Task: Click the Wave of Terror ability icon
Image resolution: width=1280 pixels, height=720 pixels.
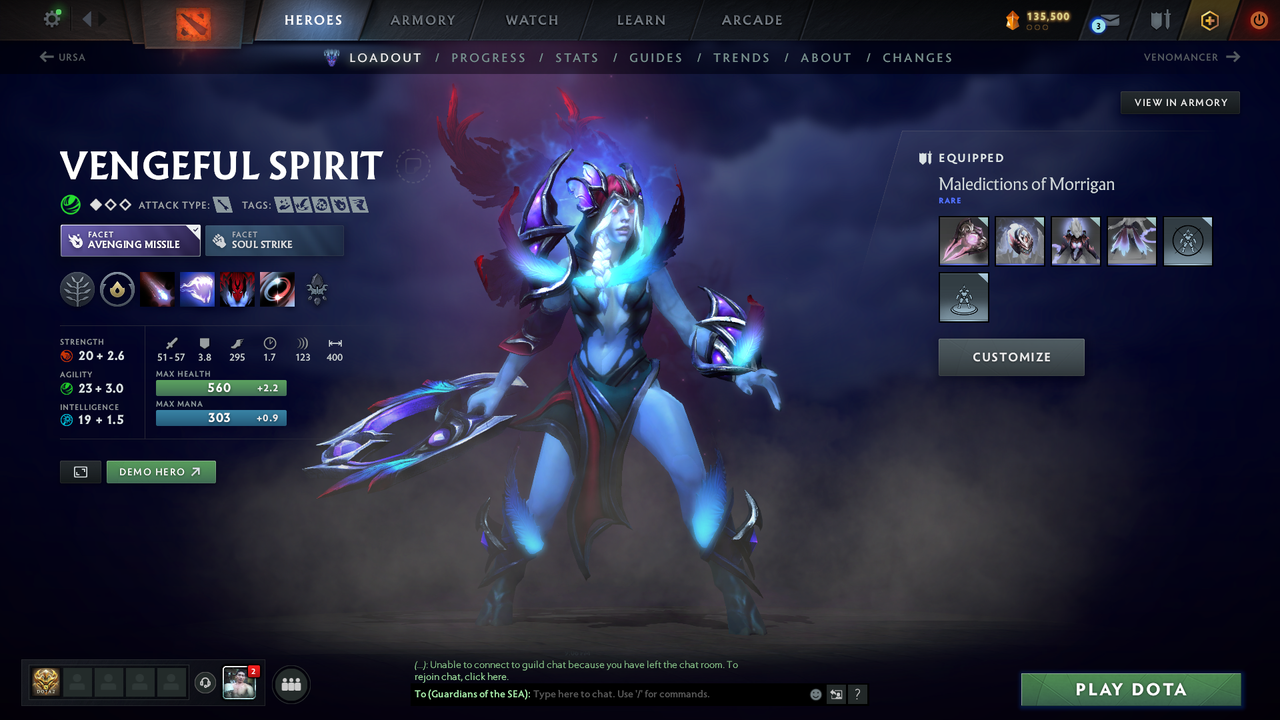Action: click(x=197, y=290)
